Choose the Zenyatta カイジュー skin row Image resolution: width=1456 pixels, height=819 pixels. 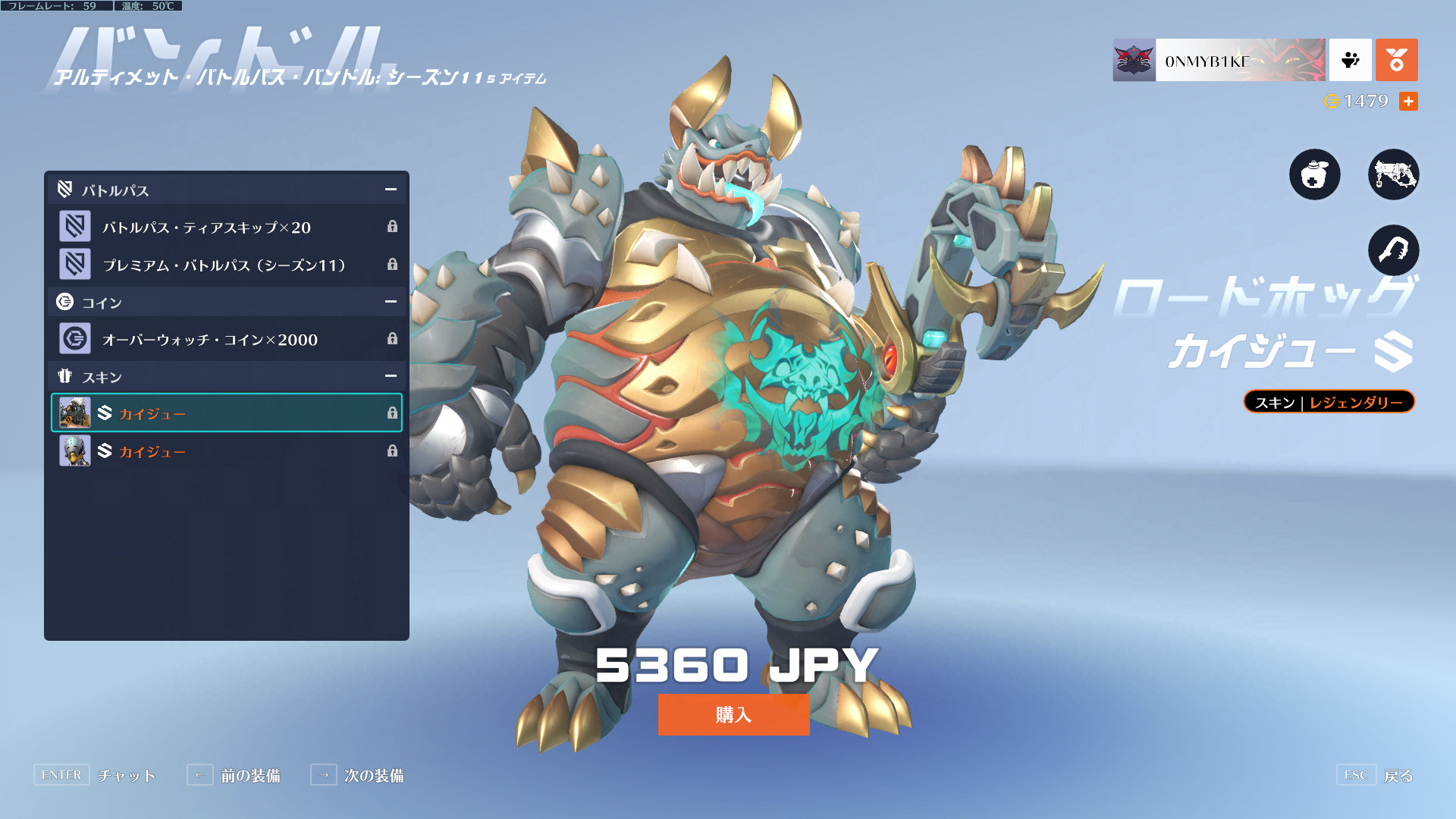[x=227, y=451]
